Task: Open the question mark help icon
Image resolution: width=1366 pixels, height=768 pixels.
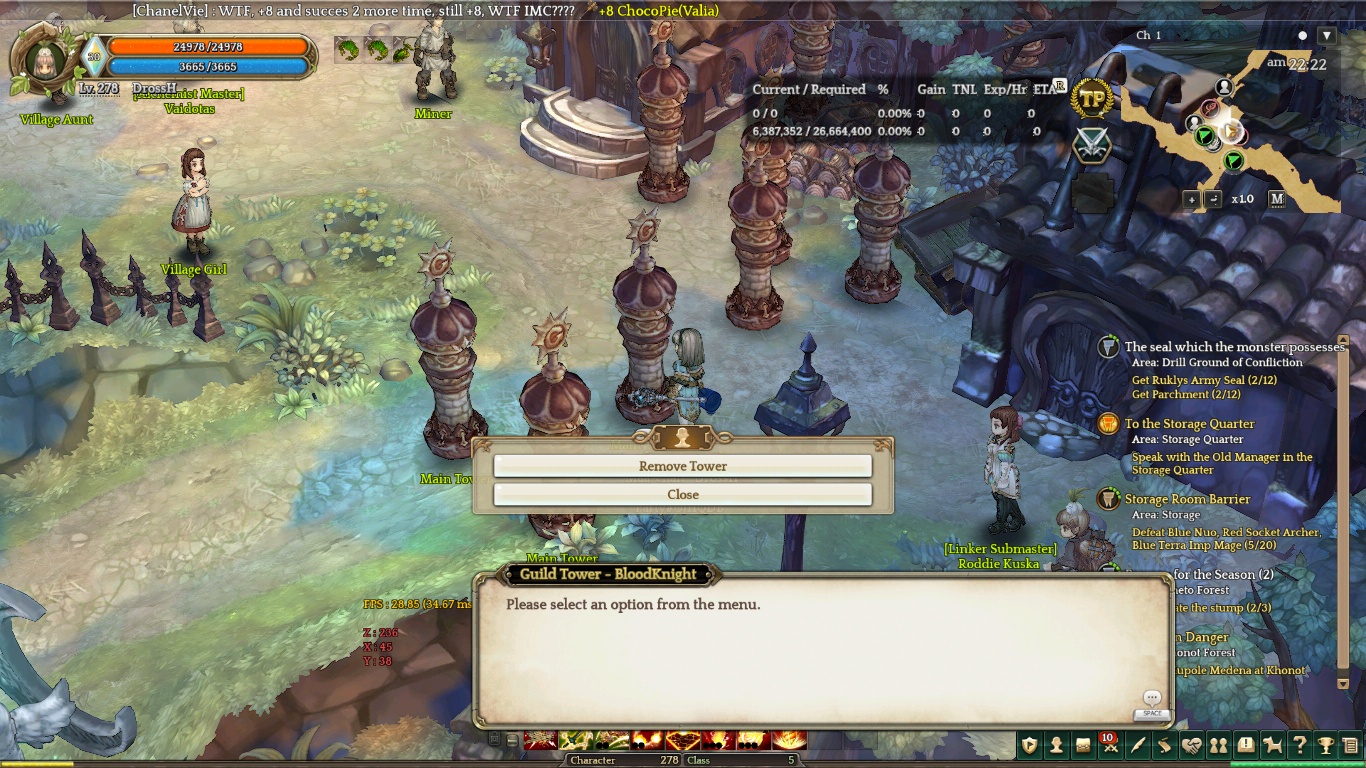Action: (1299, 745)
